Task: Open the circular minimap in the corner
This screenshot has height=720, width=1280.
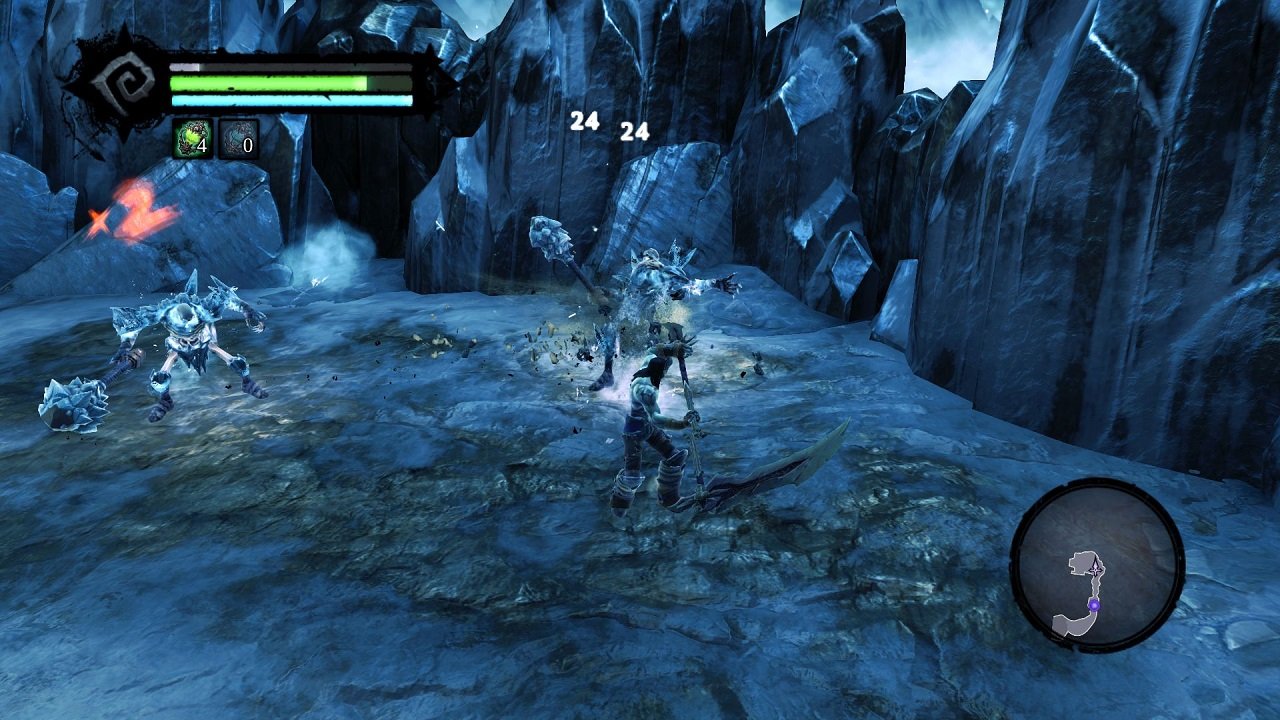Action: pos(1100,565)
